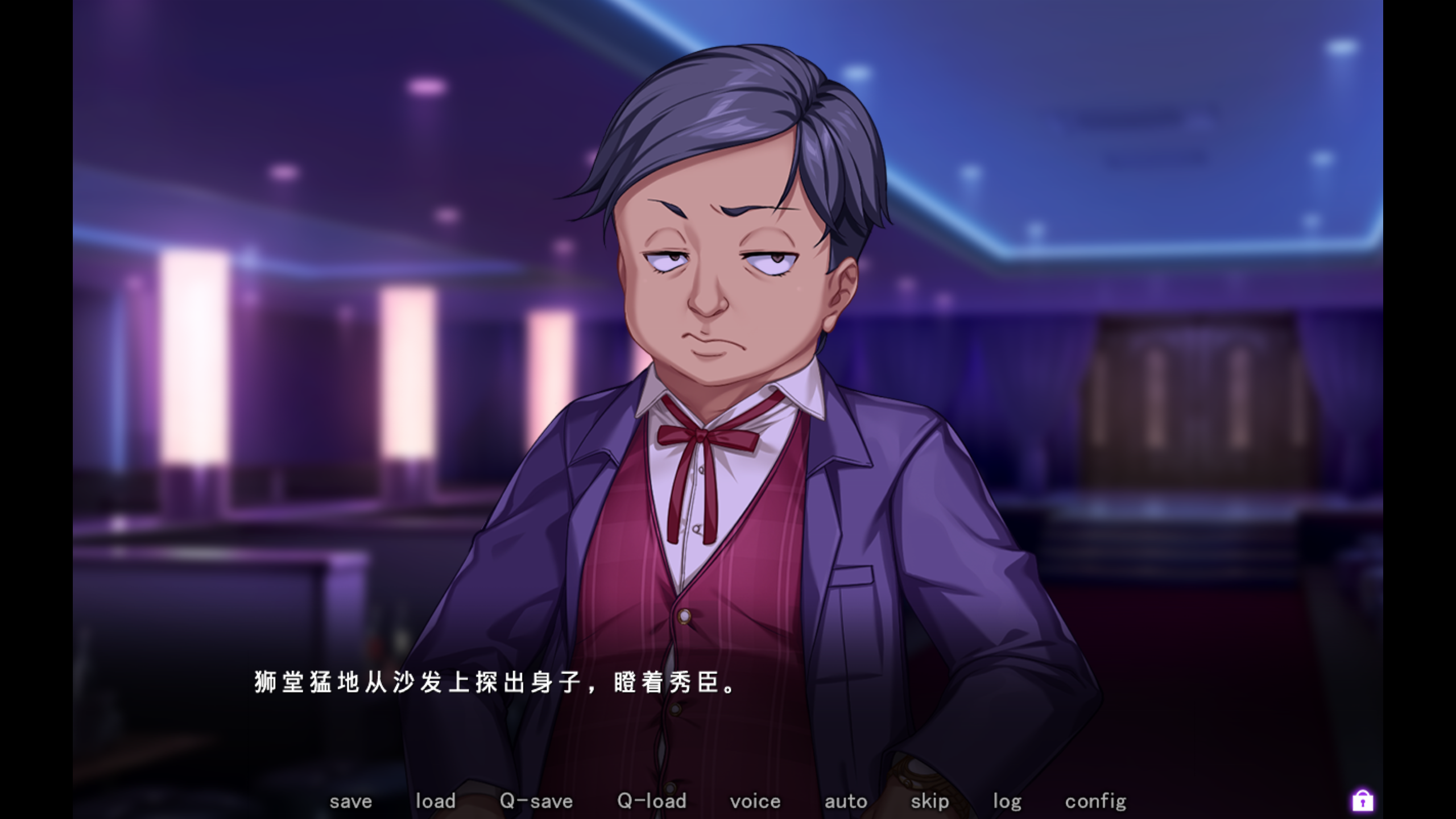Click voice in the bottom menu
1456x819 pixels.
point(755,801)
